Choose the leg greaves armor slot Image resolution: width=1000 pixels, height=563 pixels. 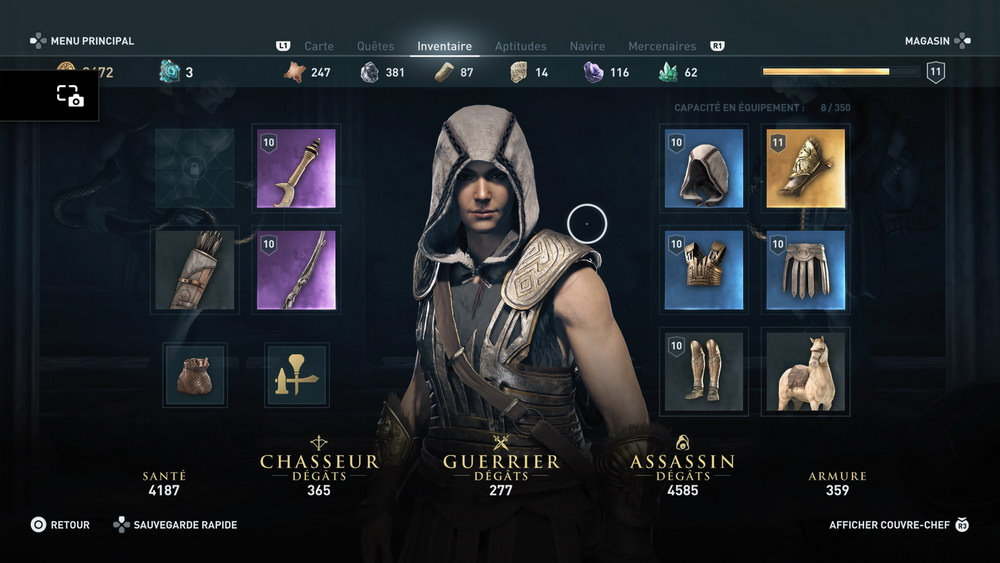tap(704, 371)
